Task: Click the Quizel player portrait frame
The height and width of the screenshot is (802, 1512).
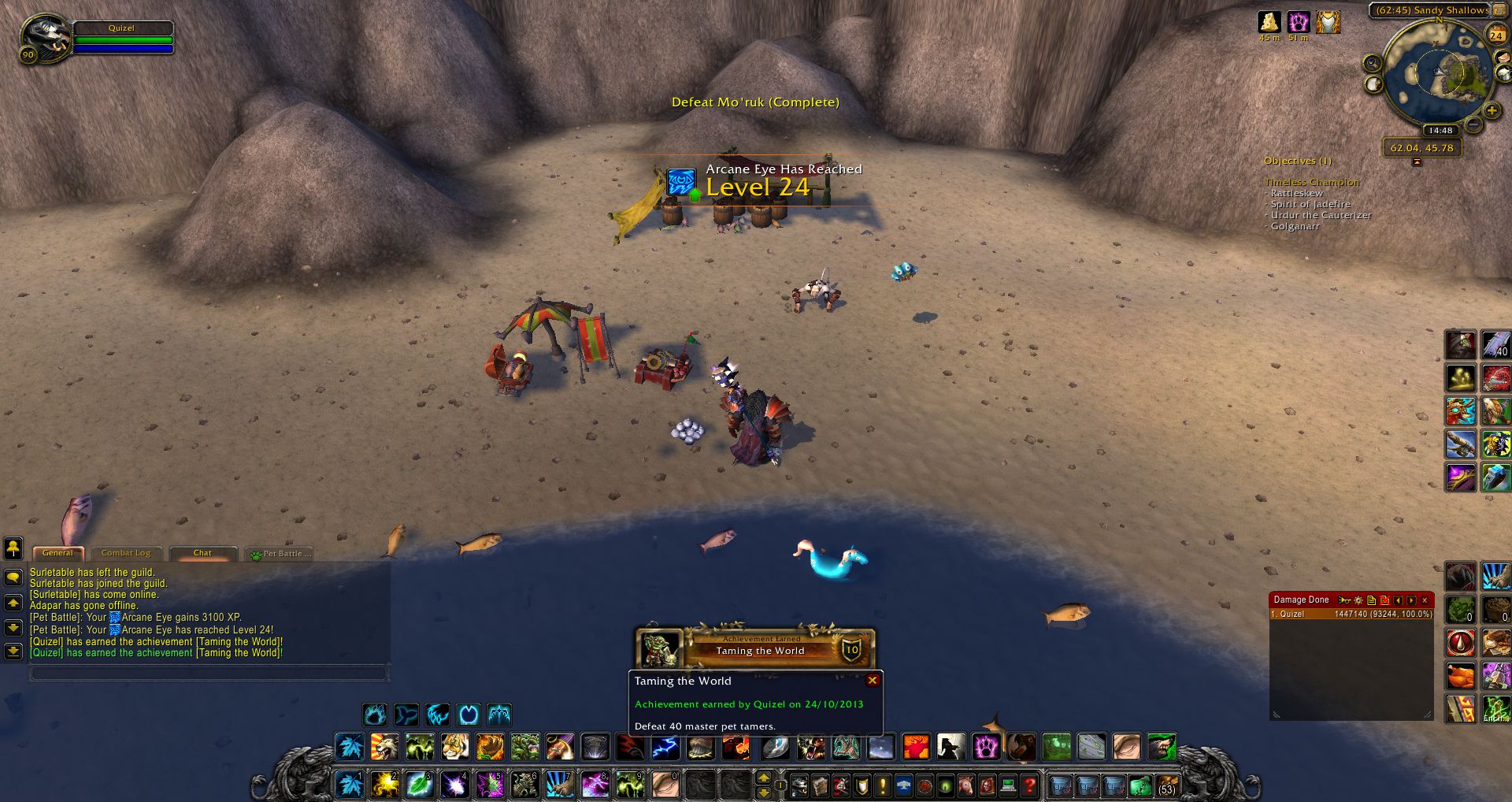Action: (47, 38)
